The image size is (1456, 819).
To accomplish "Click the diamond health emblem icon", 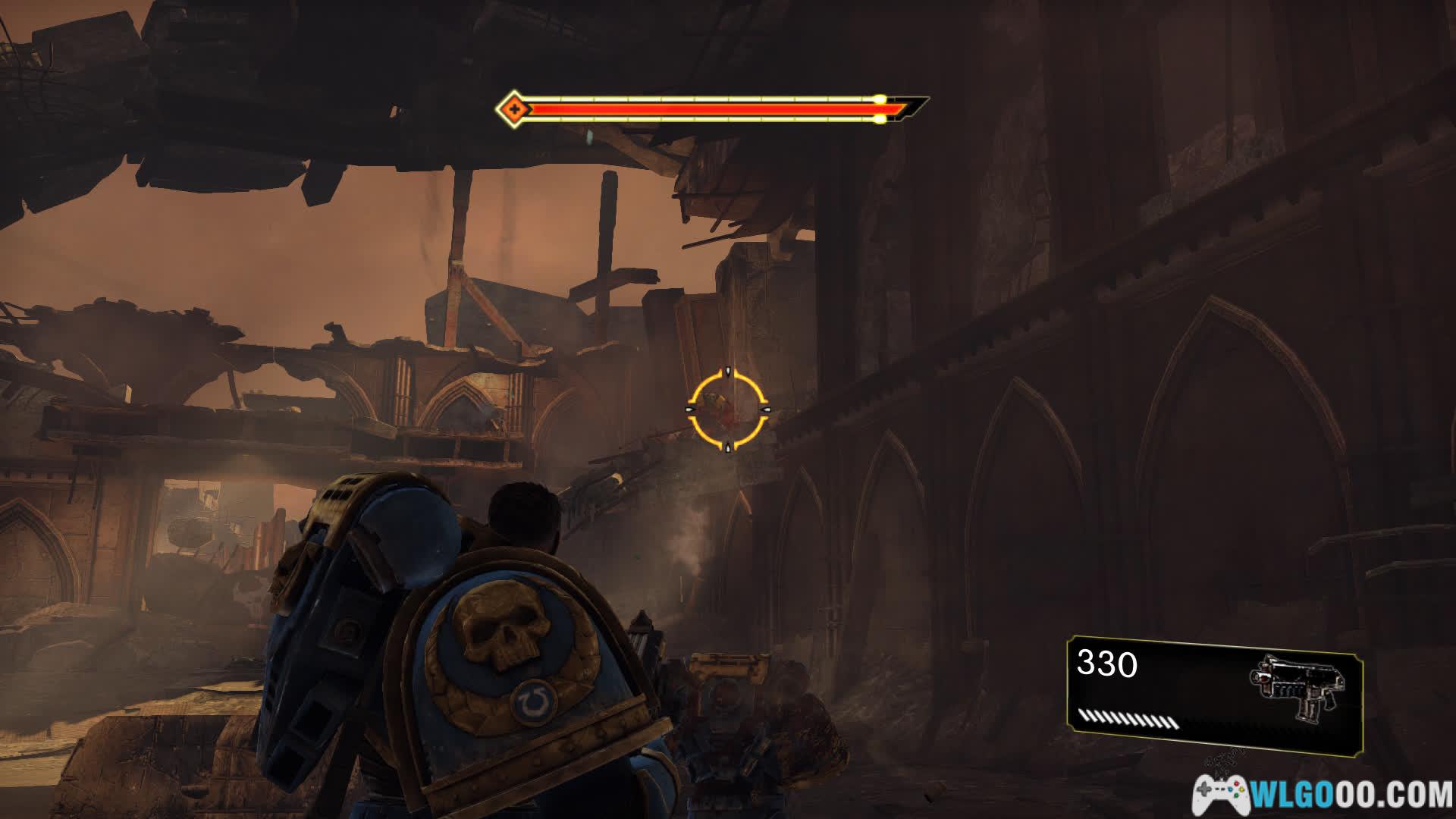I will point(513,110).
